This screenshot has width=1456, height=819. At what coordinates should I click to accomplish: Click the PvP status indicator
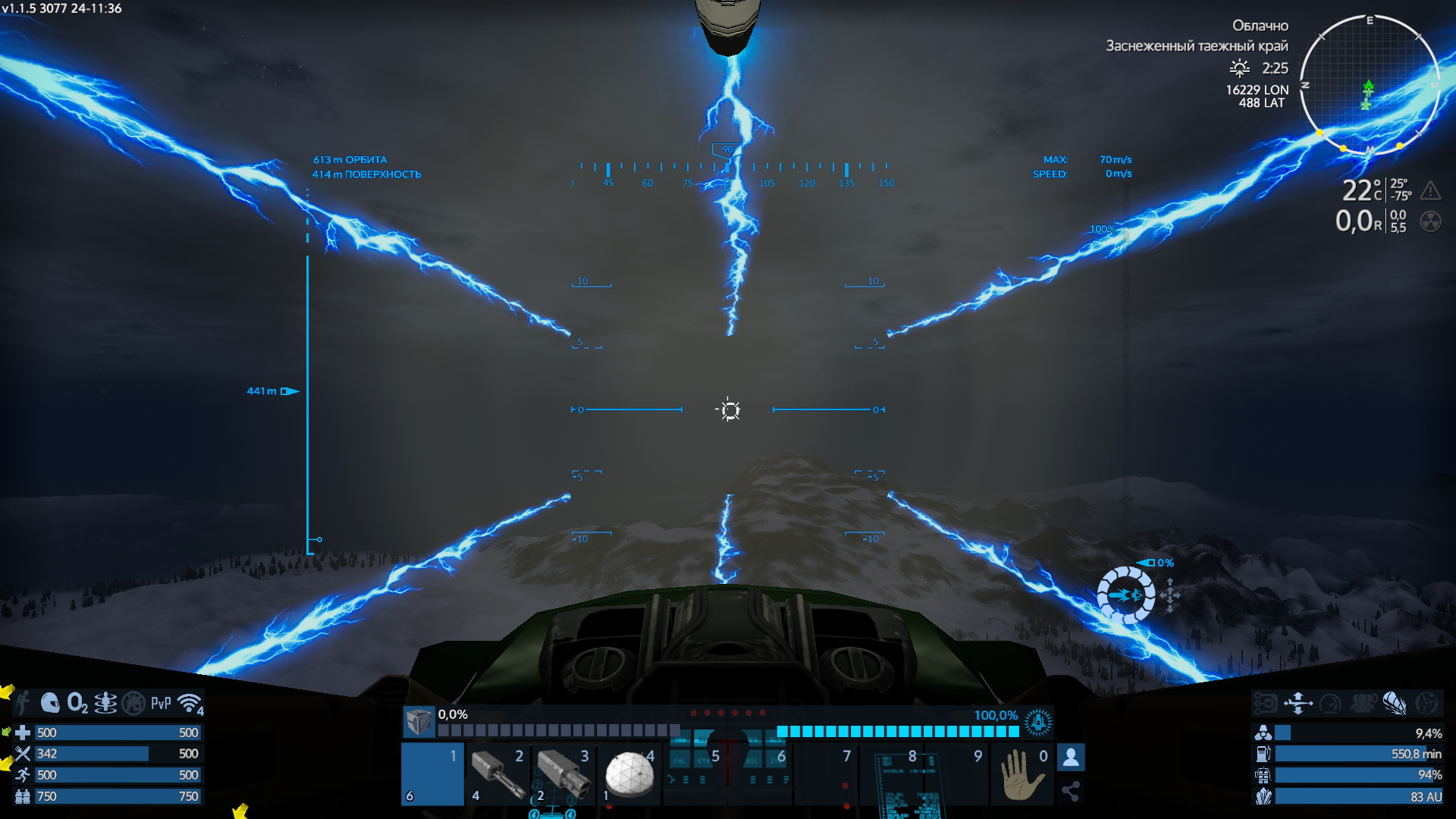coord(161,703)
